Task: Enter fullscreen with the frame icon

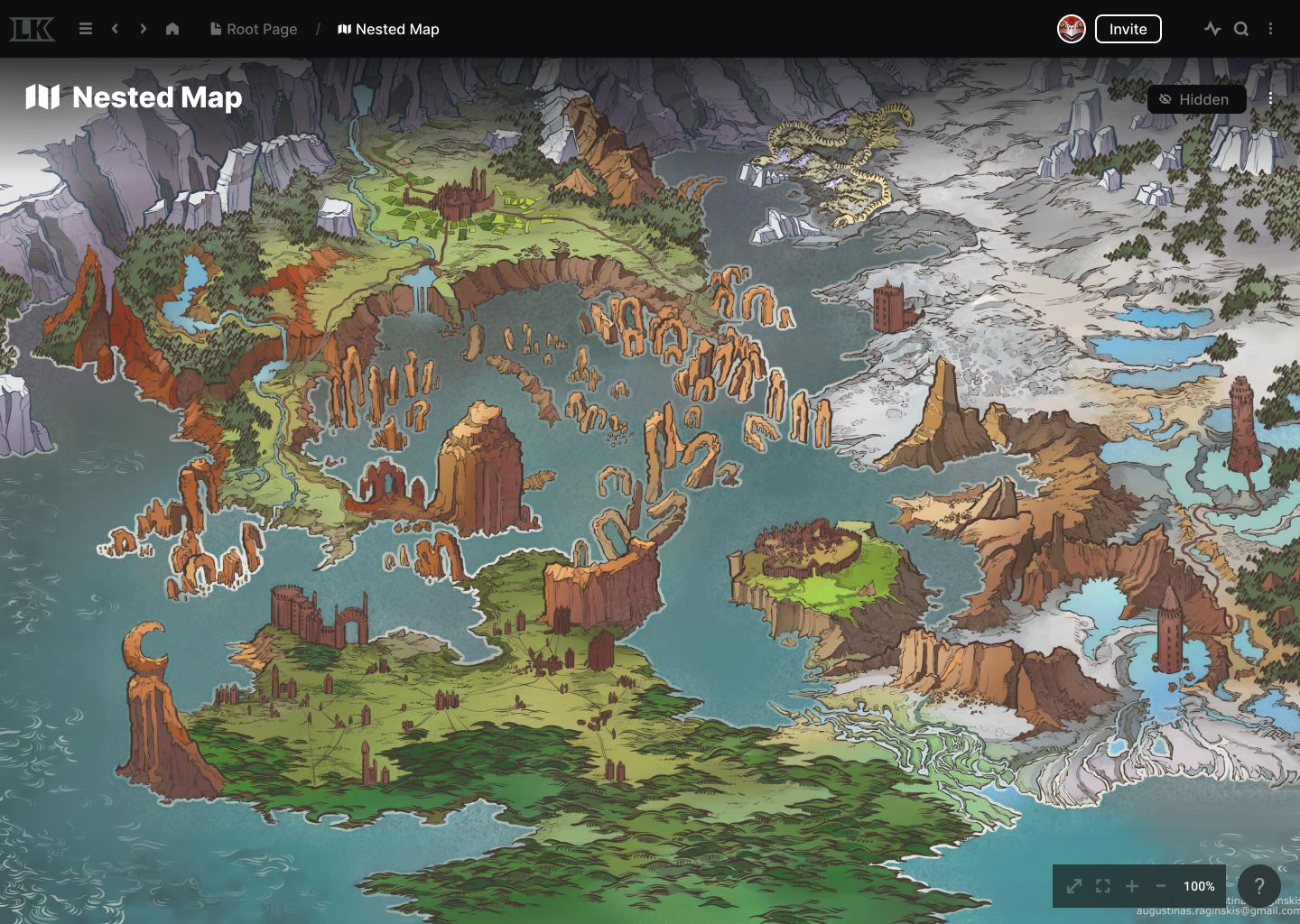Action: (x=1102, y=886)
